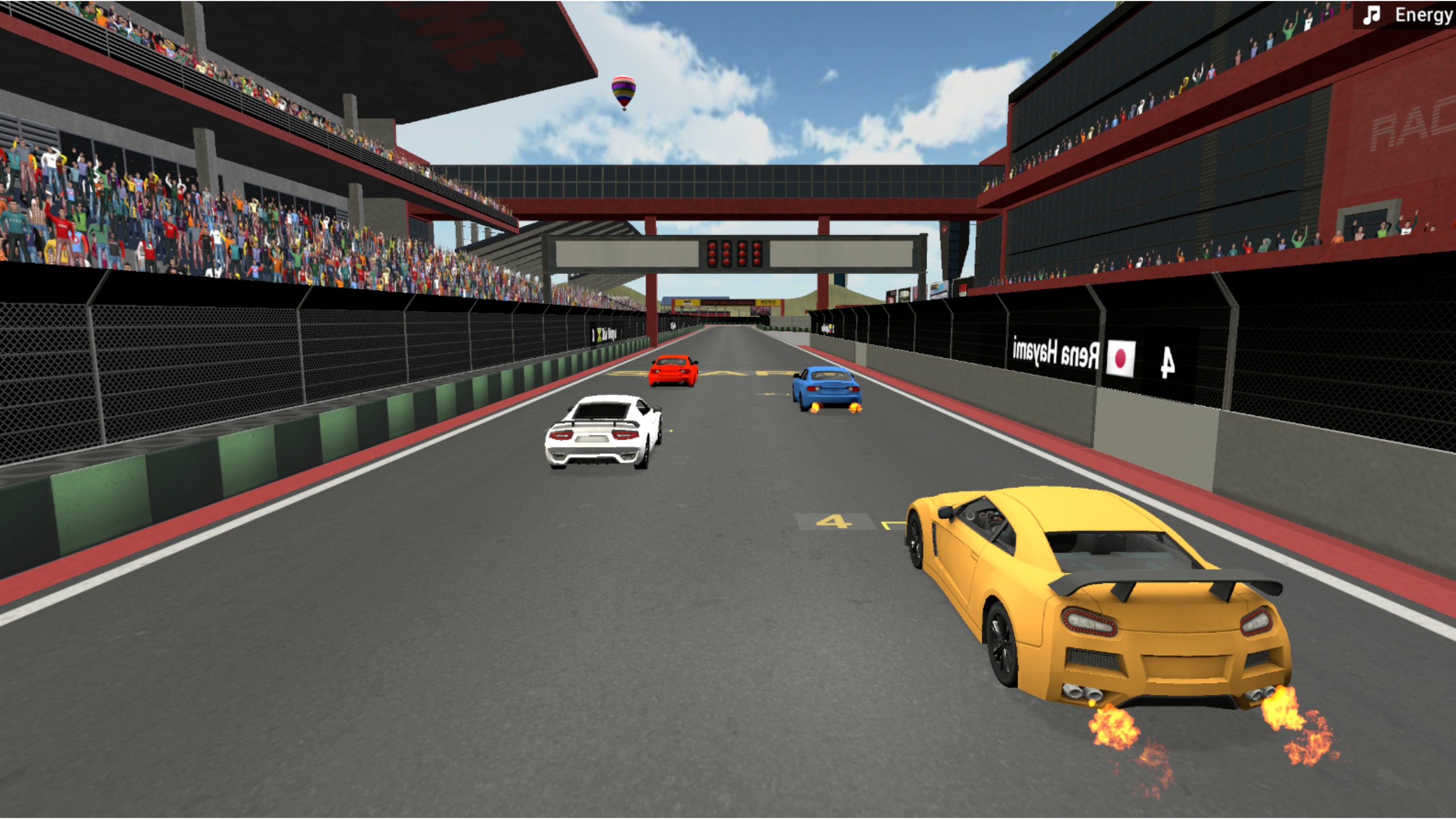Click the Energy music track button
The height and width of the screenshot is (819, 1456).
(x=1407, y=15)
